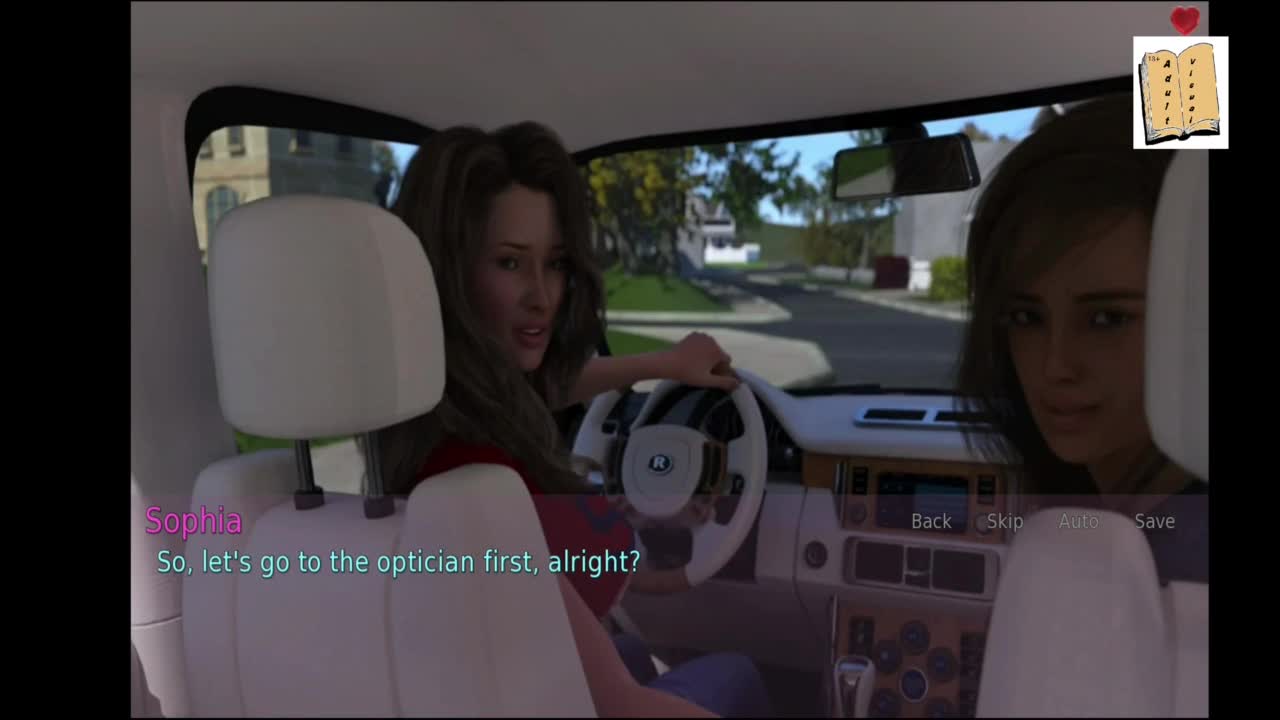This screenshot has height=720, width=1280.
Task: Go Back to the previous dialogue line
Action: click(931, 521)
